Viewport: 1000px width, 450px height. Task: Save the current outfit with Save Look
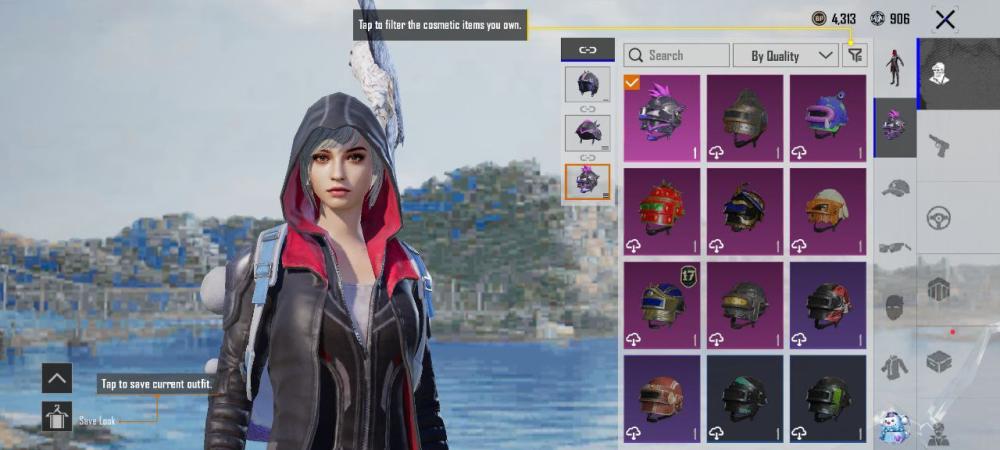[x=56, y=418]
